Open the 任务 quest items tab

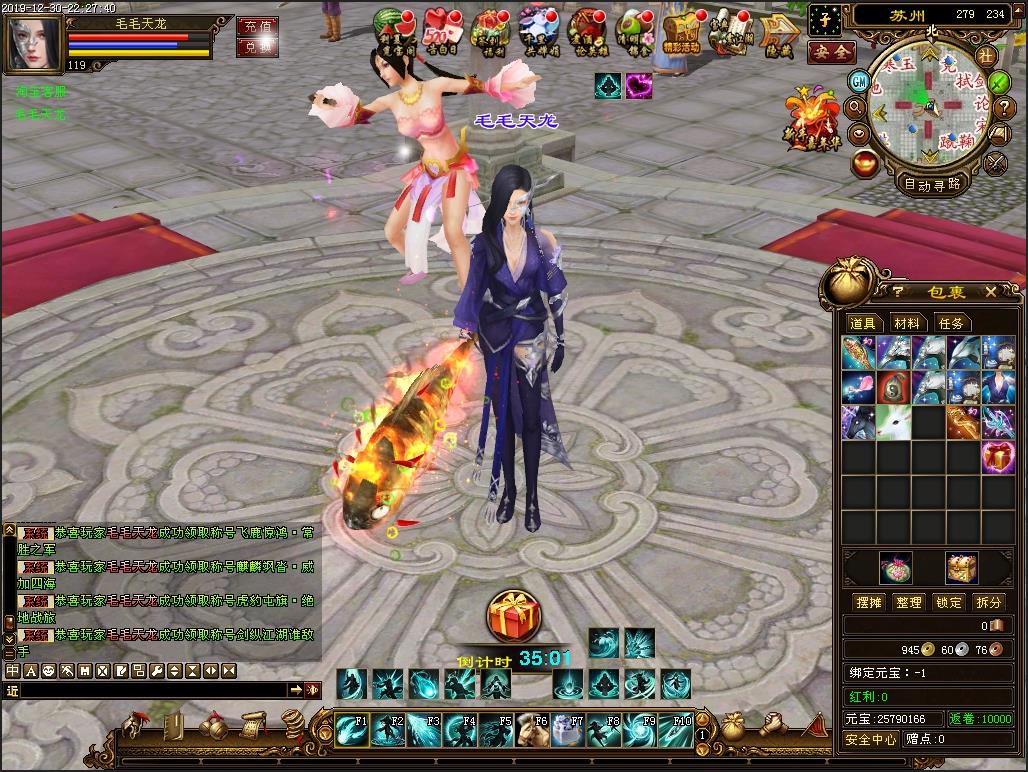point(951,323)
